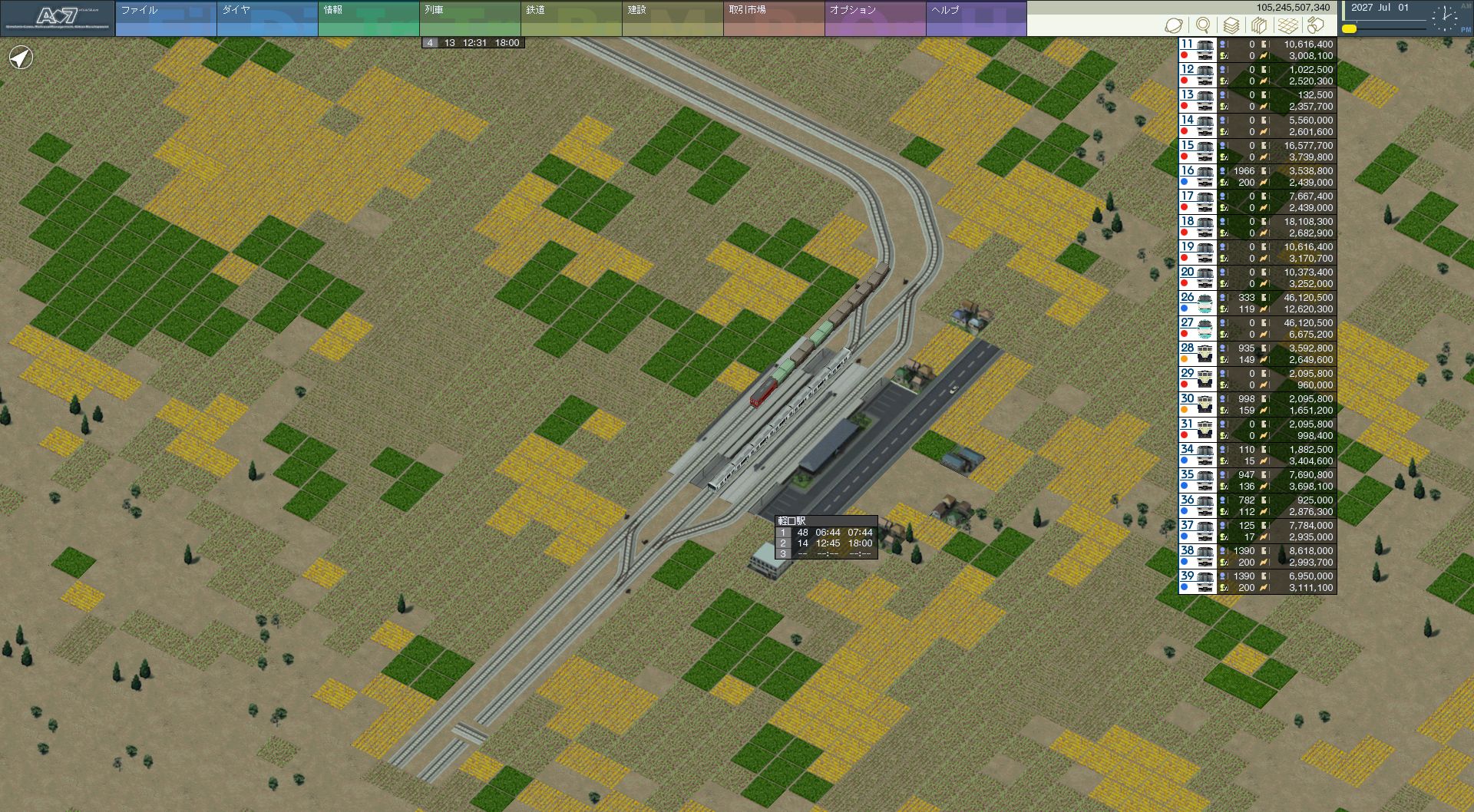Click the magnifying glass icon
The height and width of the screenshot is (812, 1474).
(x=1203, y=25)
